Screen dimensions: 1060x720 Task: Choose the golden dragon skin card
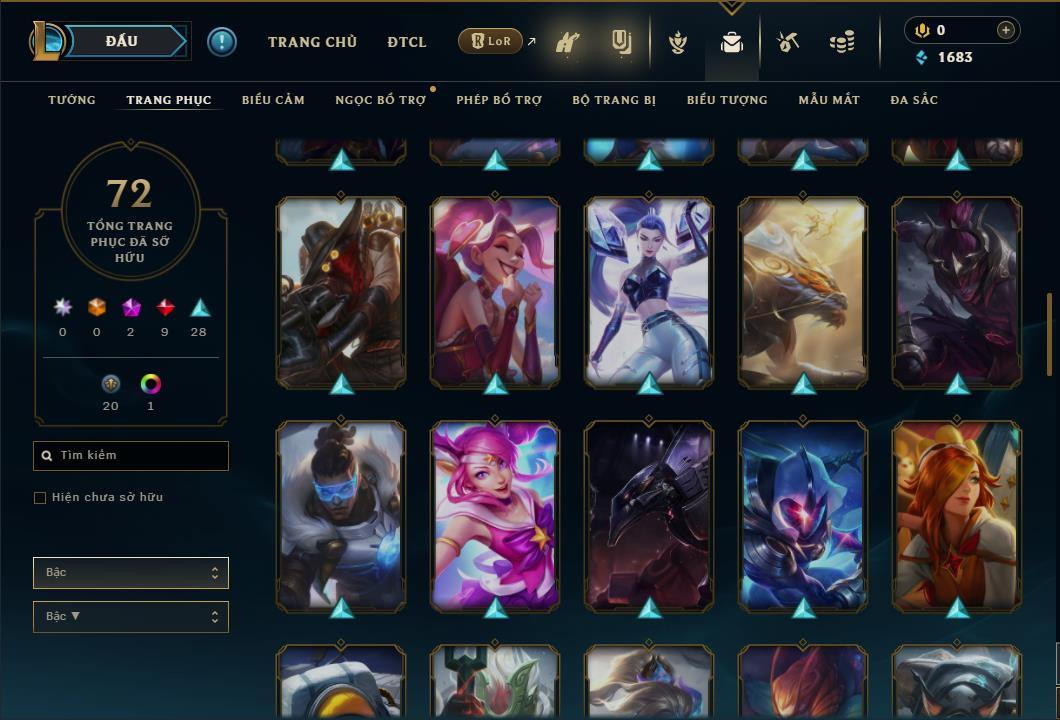pos(803,292)
